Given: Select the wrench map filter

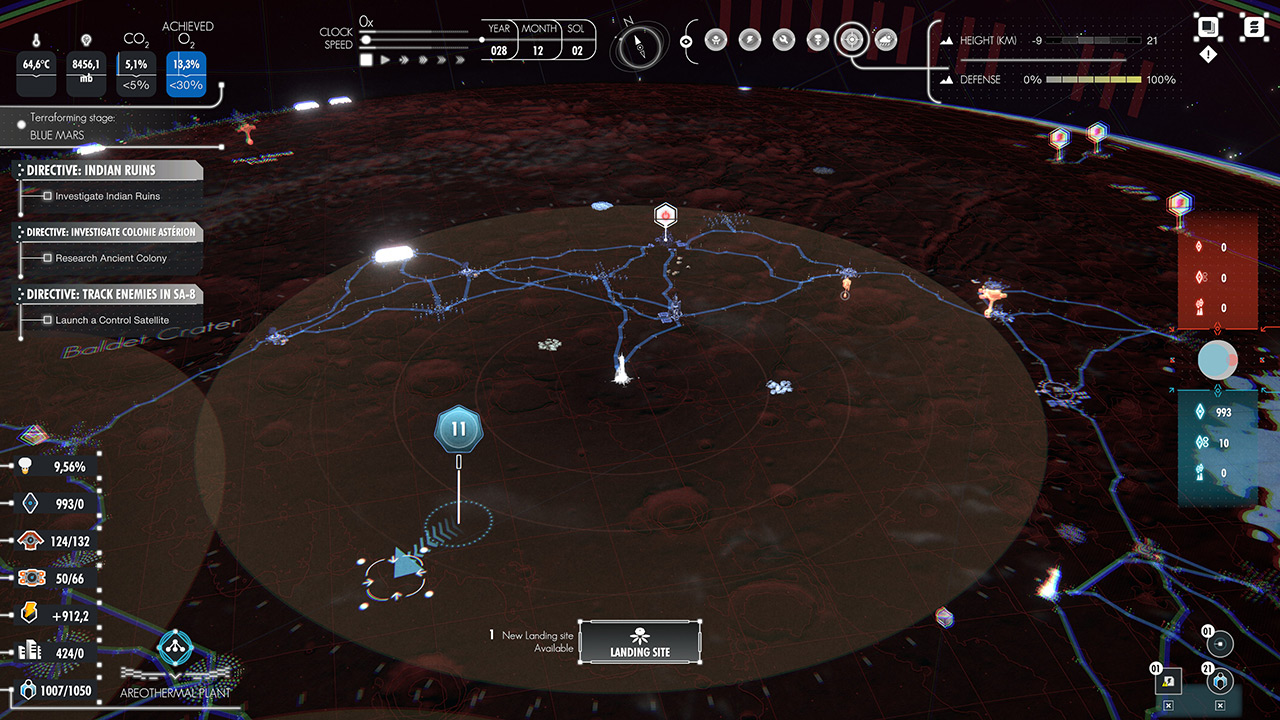Looking at the screenshot, I should pyautogui.click(x=784, y=40).
